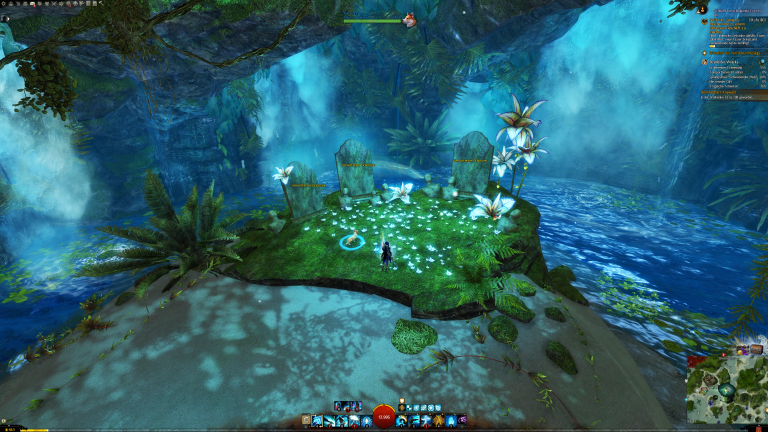Activate the gold-bordered first weapon skill
This screenshot has width=768, height=432.
tap(318, 422)
